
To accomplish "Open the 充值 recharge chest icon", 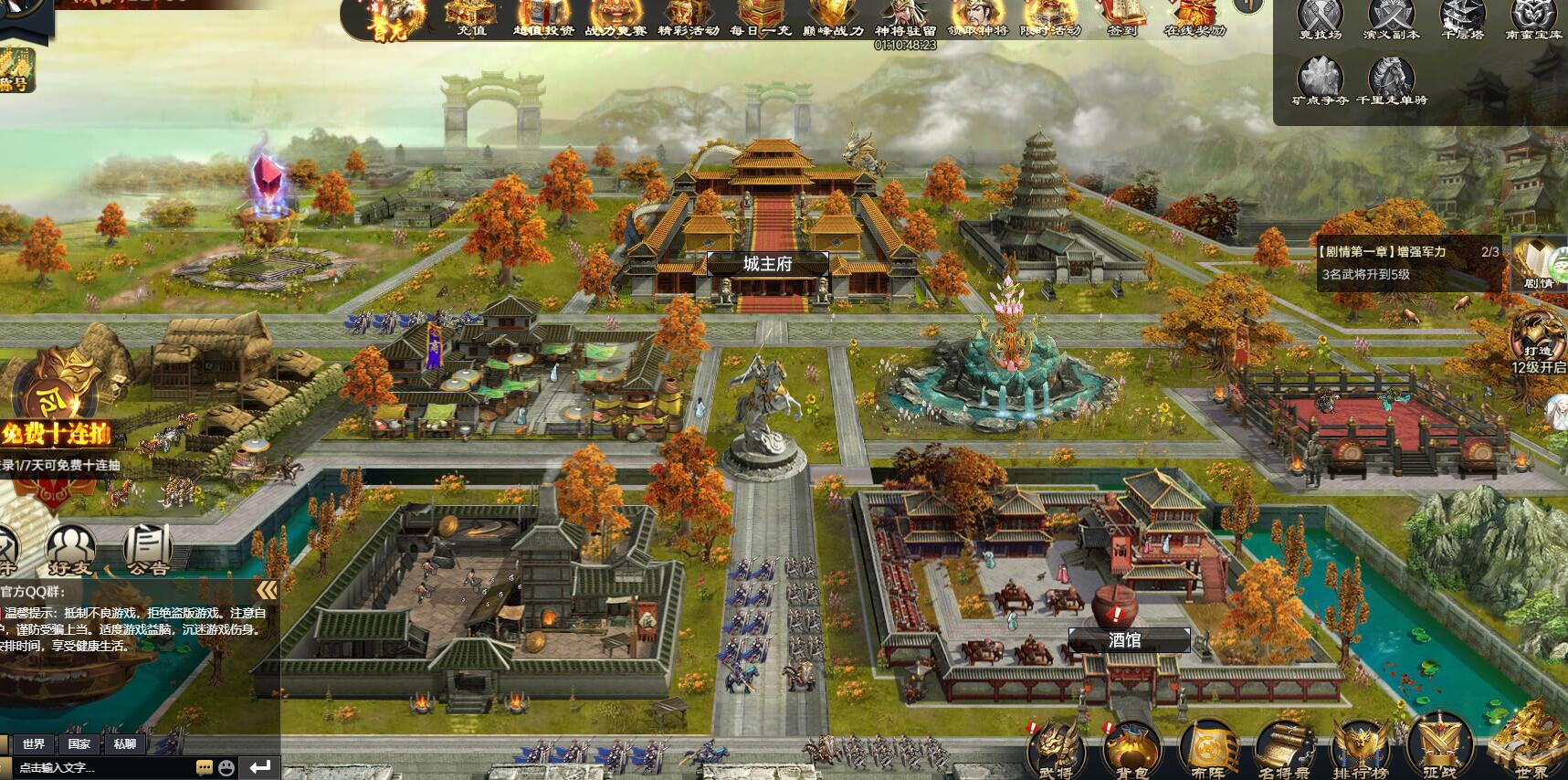I will [x=472, y=16].
